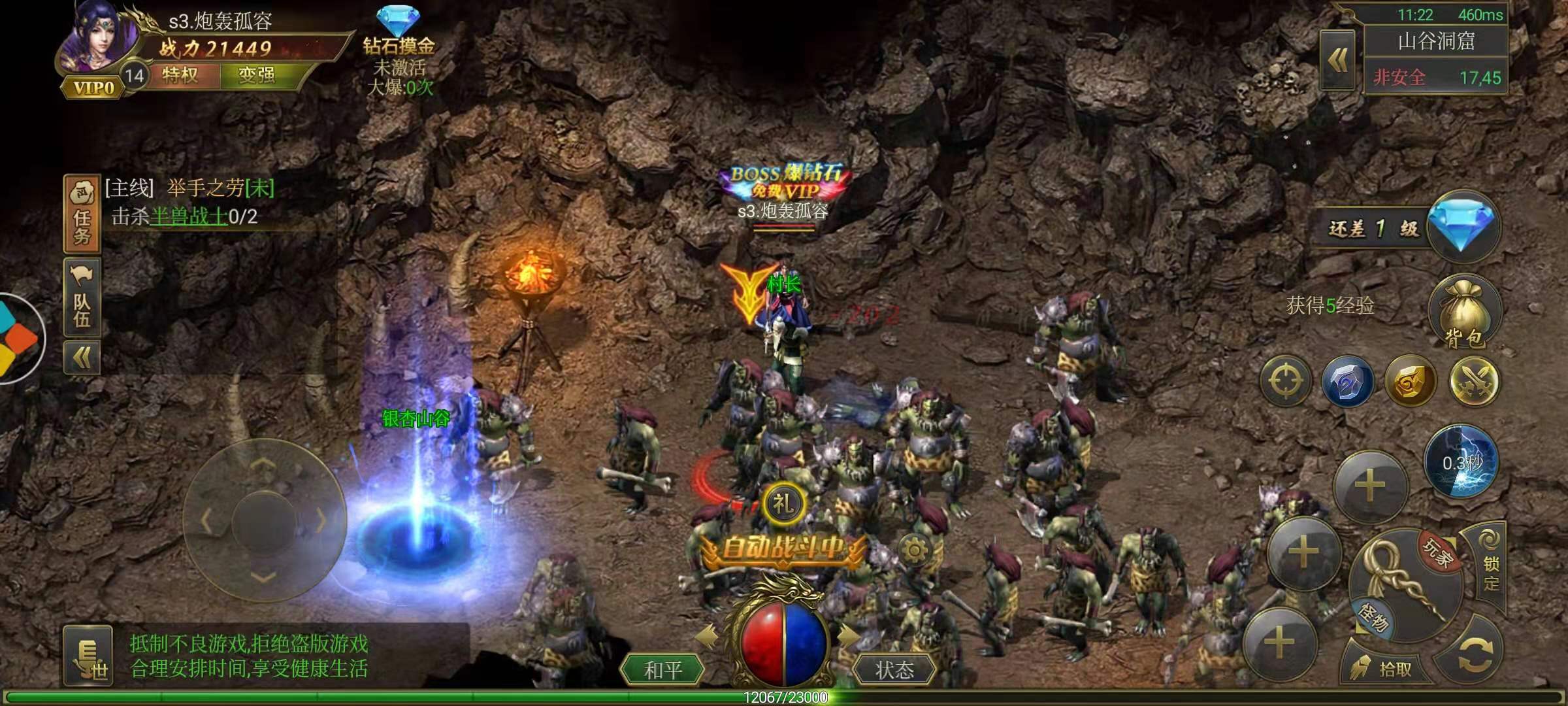Switch to the 队伍 team tab
The height and width of the screenshot is (706, 1568).
(82, 295)
